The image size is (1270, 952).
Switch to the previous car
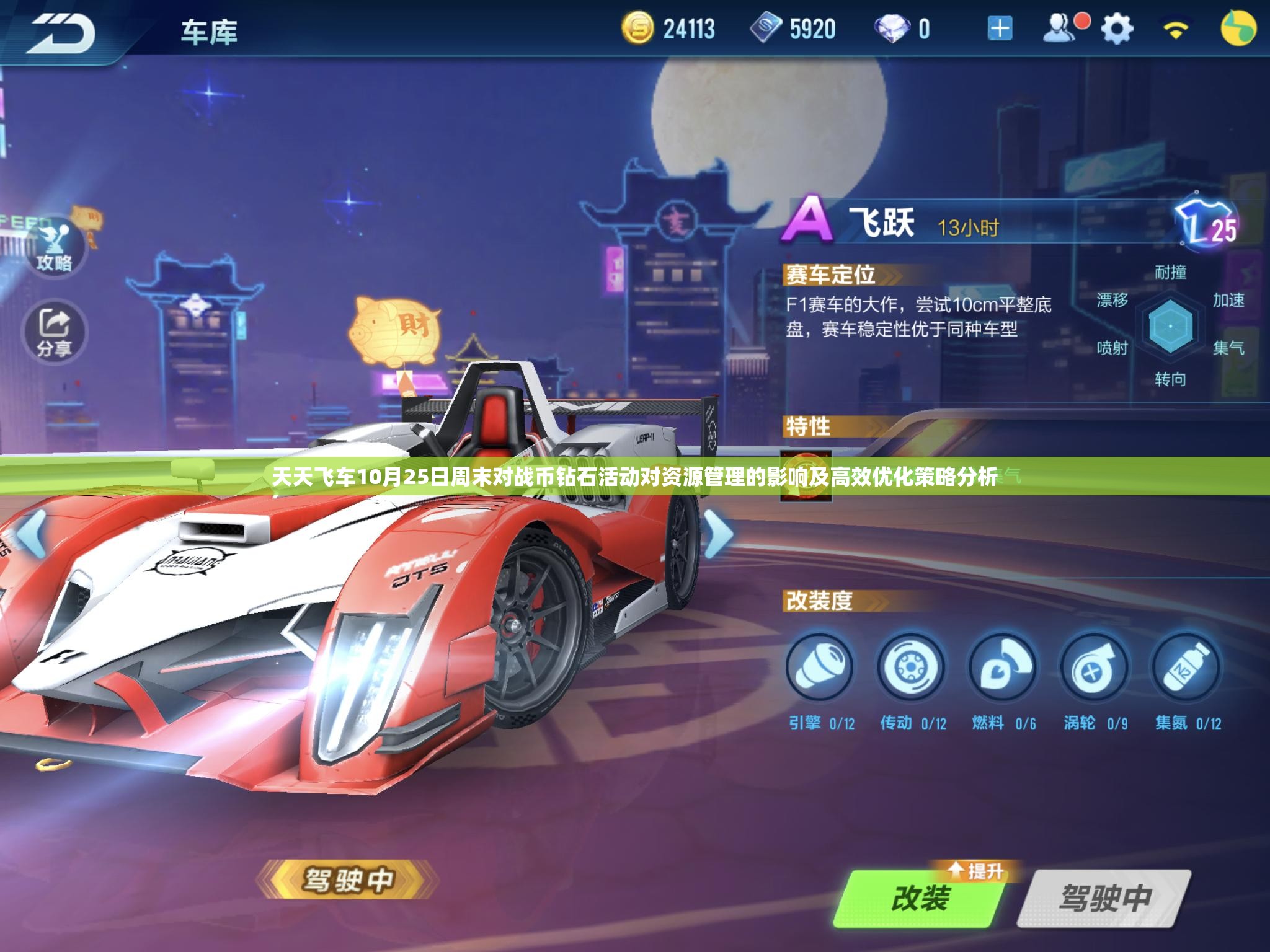coord(32,532)
